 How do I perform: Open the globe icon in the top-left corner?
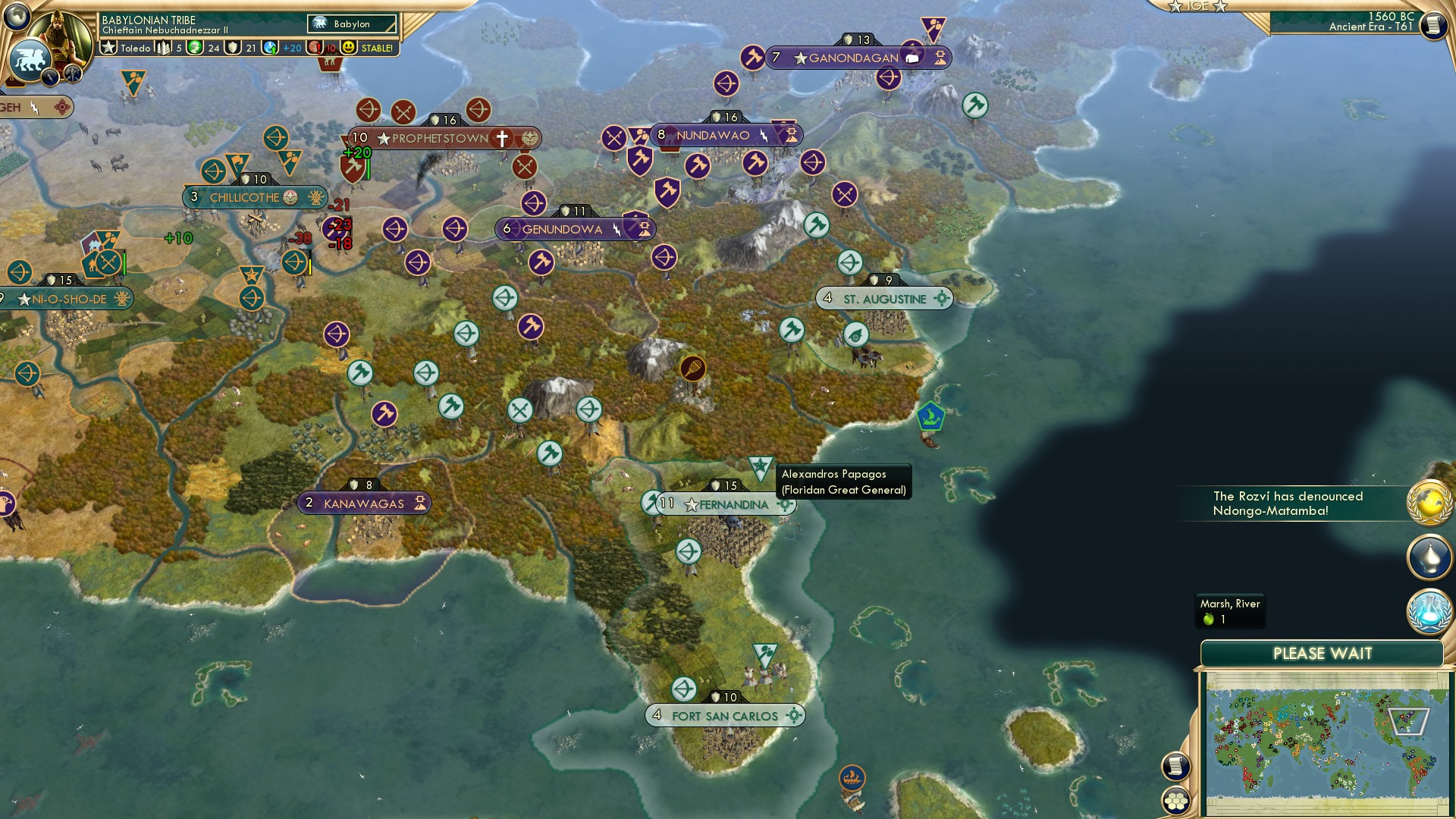coord(17,15)
